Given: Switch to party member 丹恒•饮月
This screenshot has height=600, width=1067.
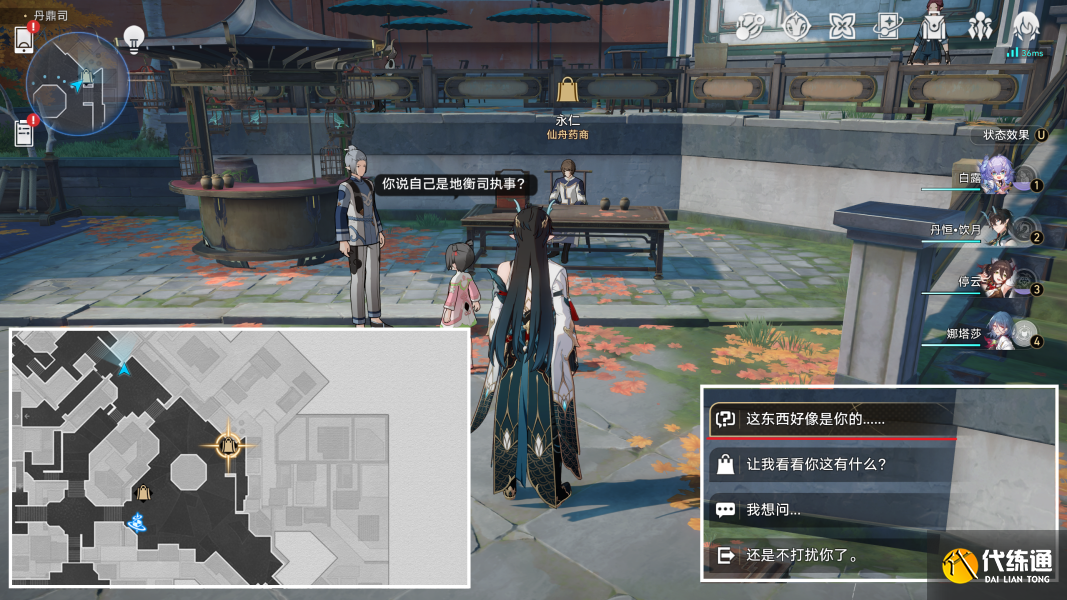Looking at the screenshot, I should (1000, 230).
